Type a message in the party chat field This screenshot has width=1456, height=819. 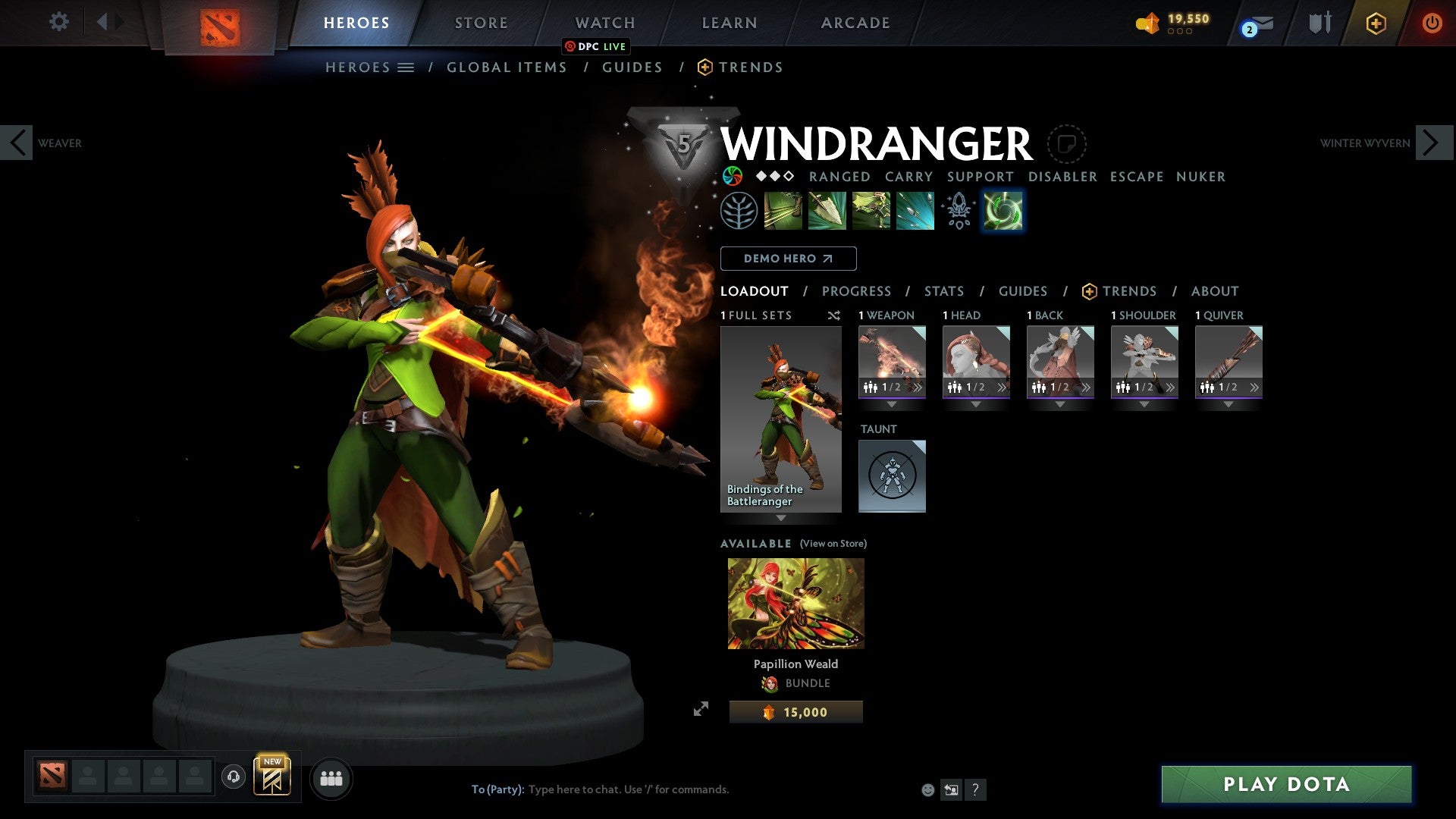(629, 789)
